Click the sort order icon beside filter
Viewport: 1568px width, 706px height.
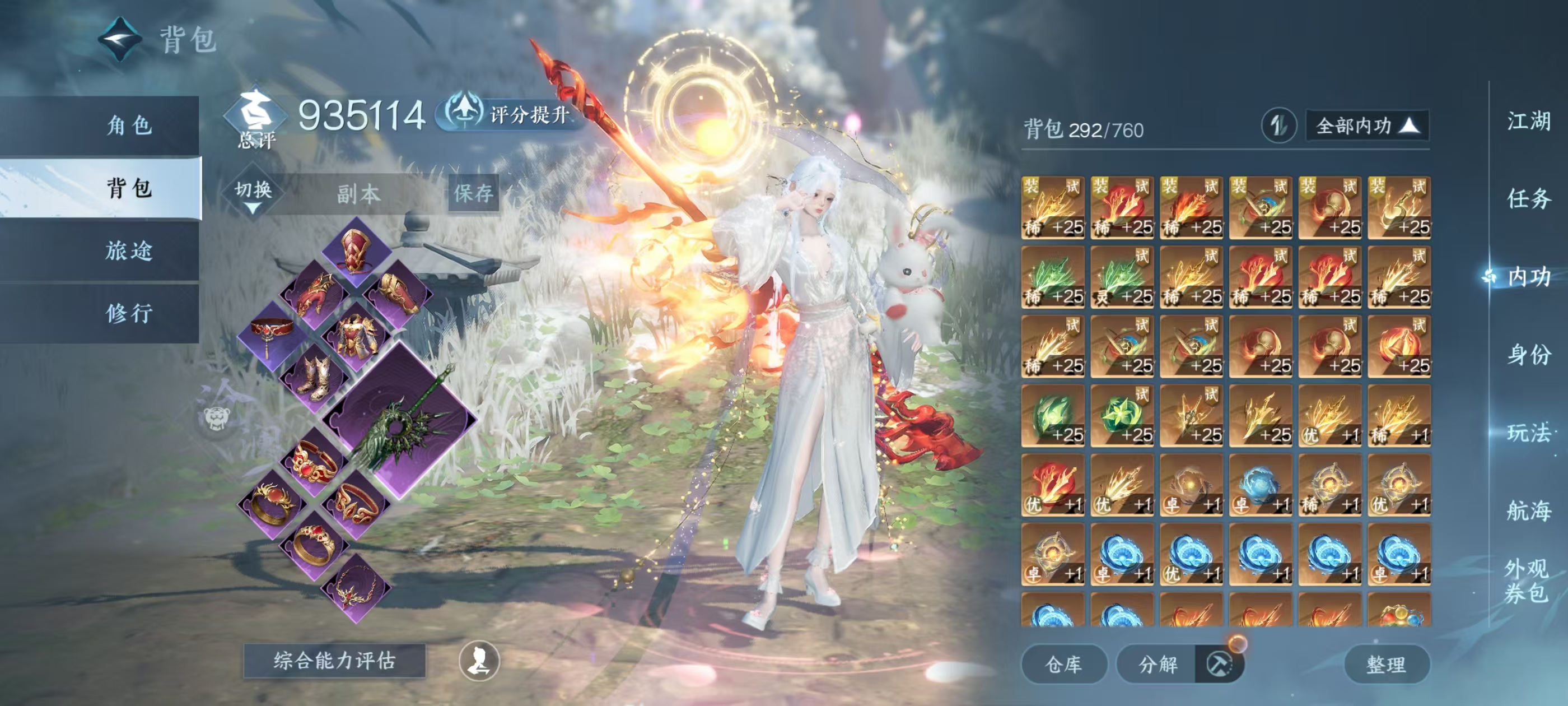click(1278, 126)
